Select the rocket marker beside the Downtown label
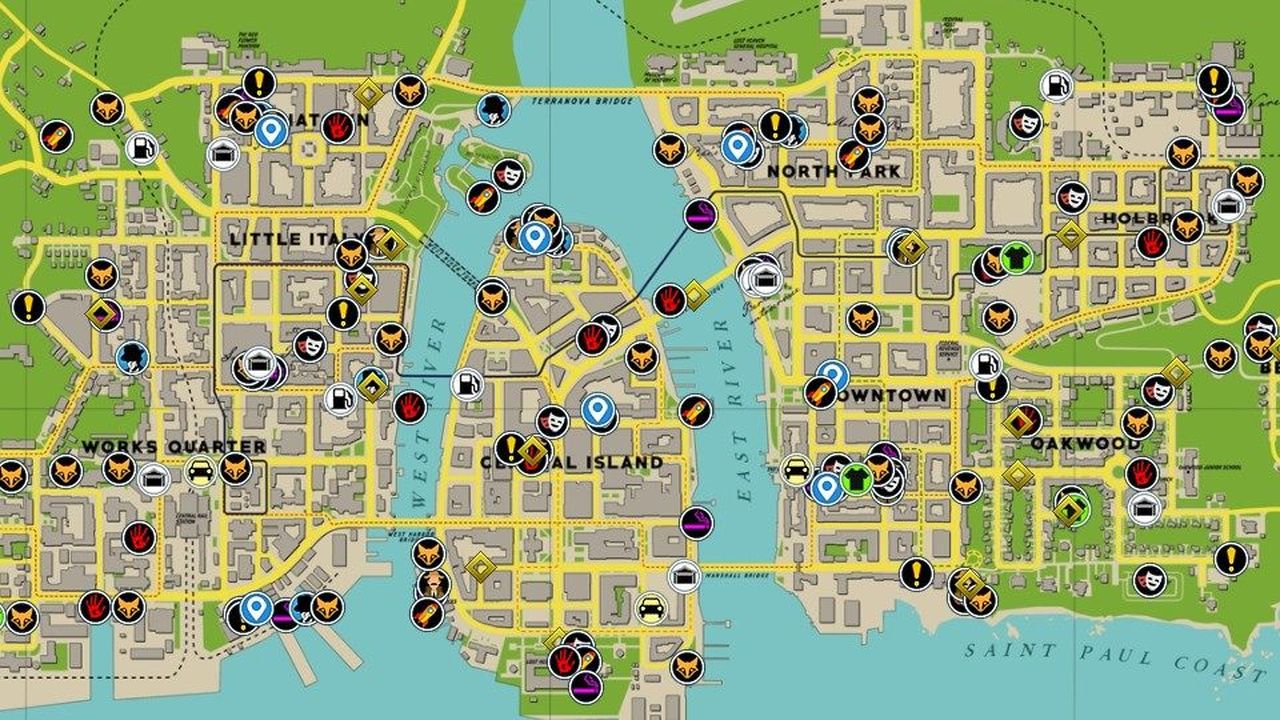This screenshot has width=1280, height=720. (820, 392)
